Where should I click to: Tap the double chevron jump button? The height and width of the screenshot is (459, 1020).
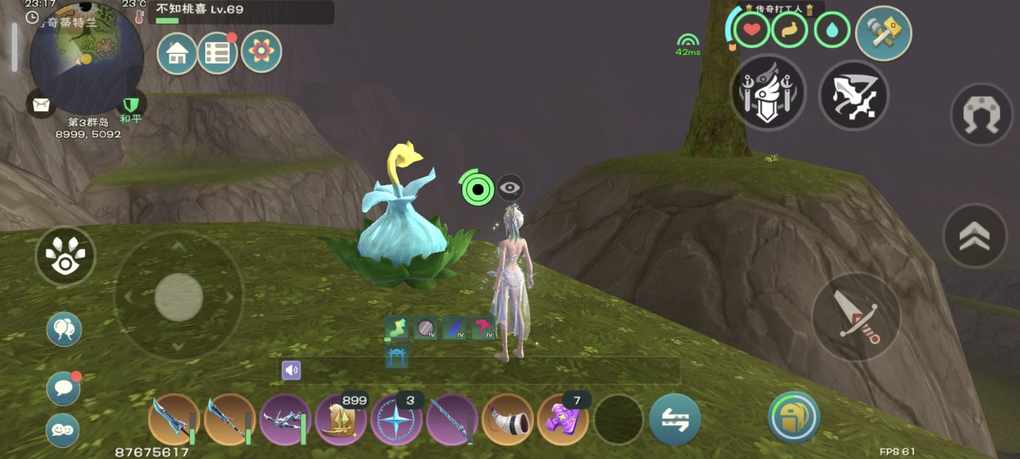click(975, 236)
